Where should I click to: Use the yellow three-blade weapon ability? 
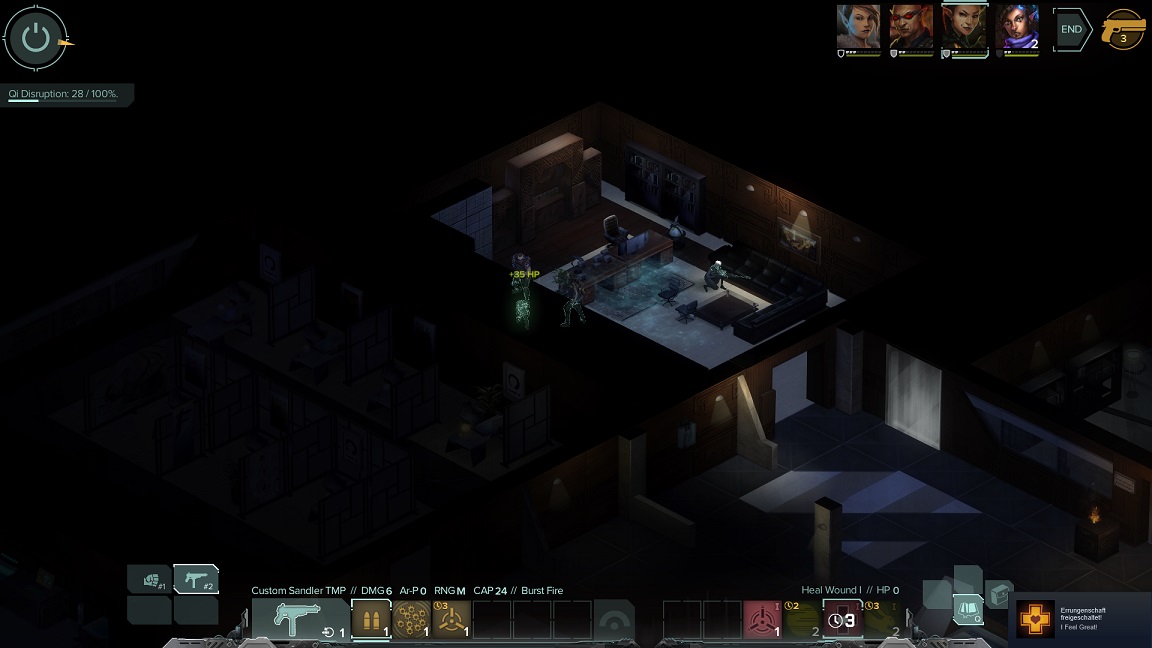[x=452, y=619]
